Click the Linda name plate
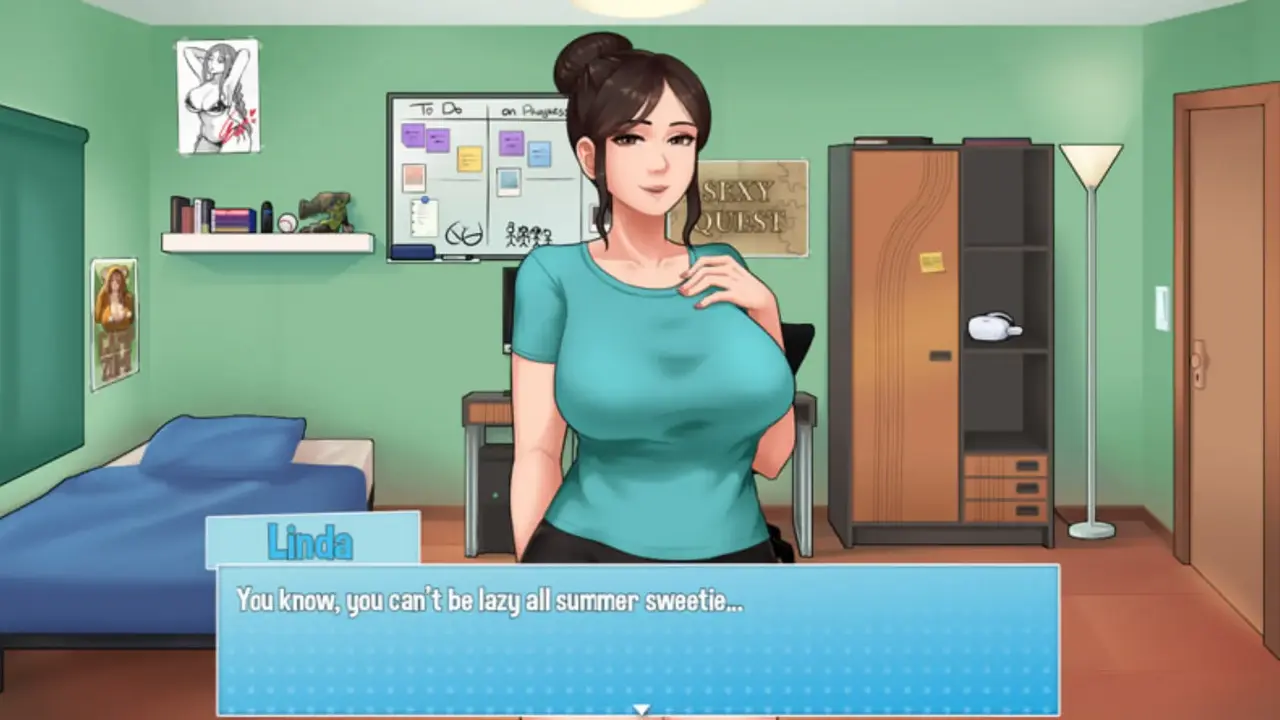Viewport: 1280px width, 720px height. [311, 541]
